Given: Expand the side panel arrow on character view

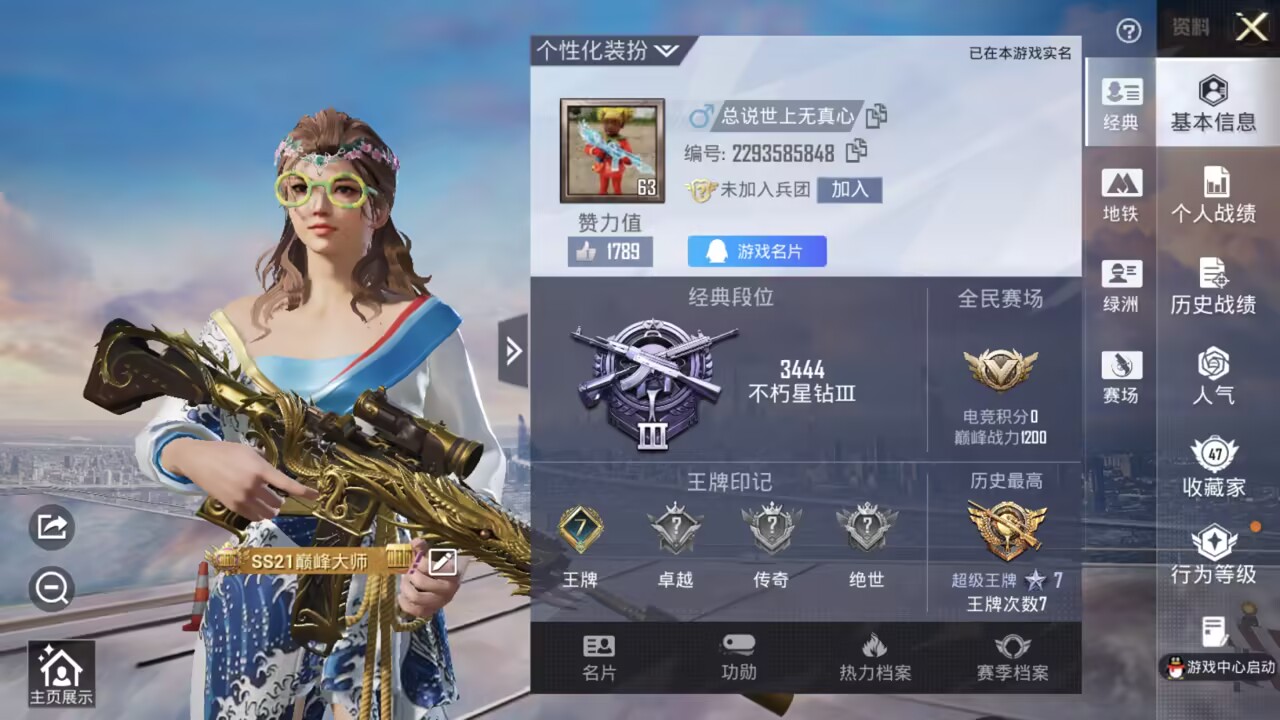Looking at the screenshot, I should pos(513,352).
